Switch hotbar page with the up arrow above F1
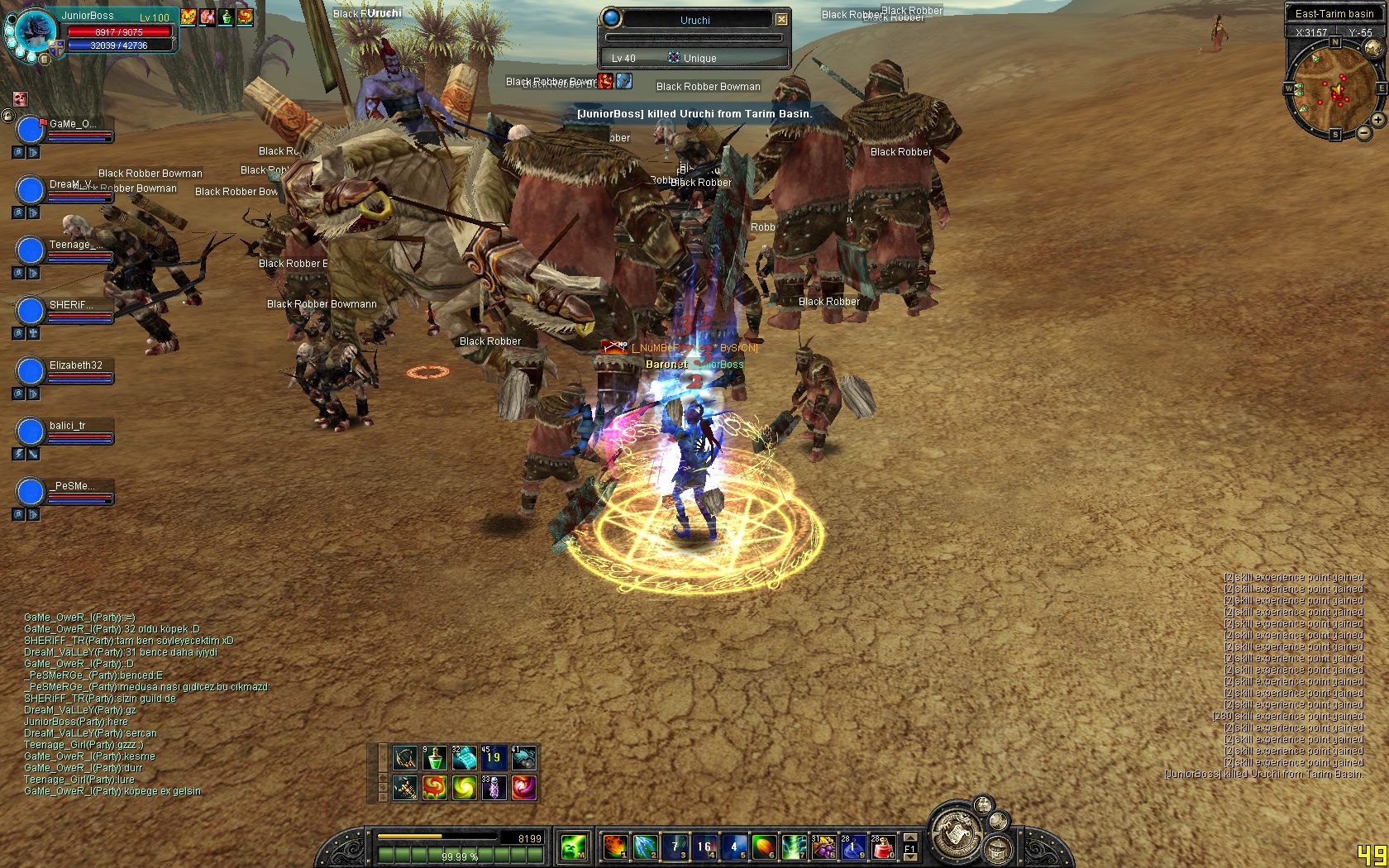 click(909, 837)
